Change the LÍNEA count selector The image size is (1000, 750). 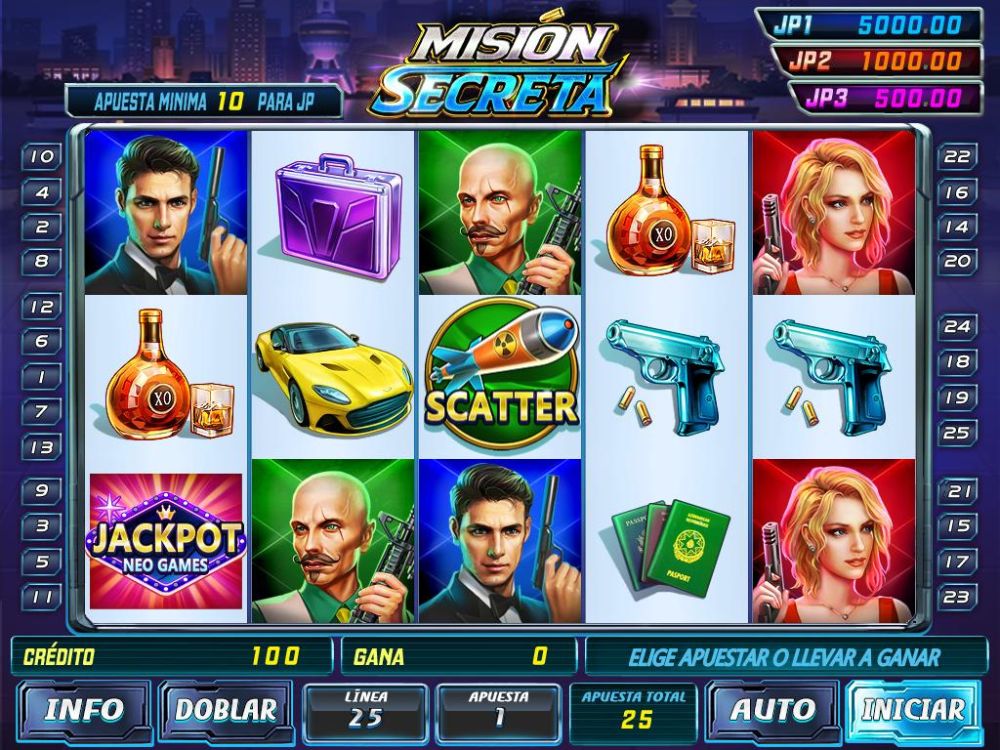tap(365, 709)
